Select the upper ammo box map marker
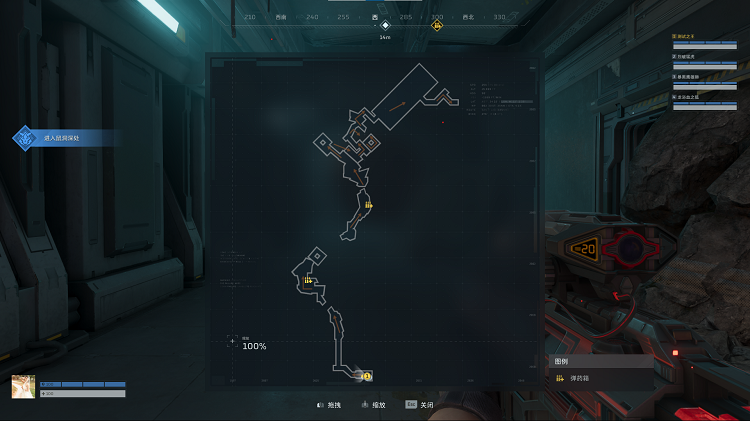The image size is (750, 421). point(369,207)
